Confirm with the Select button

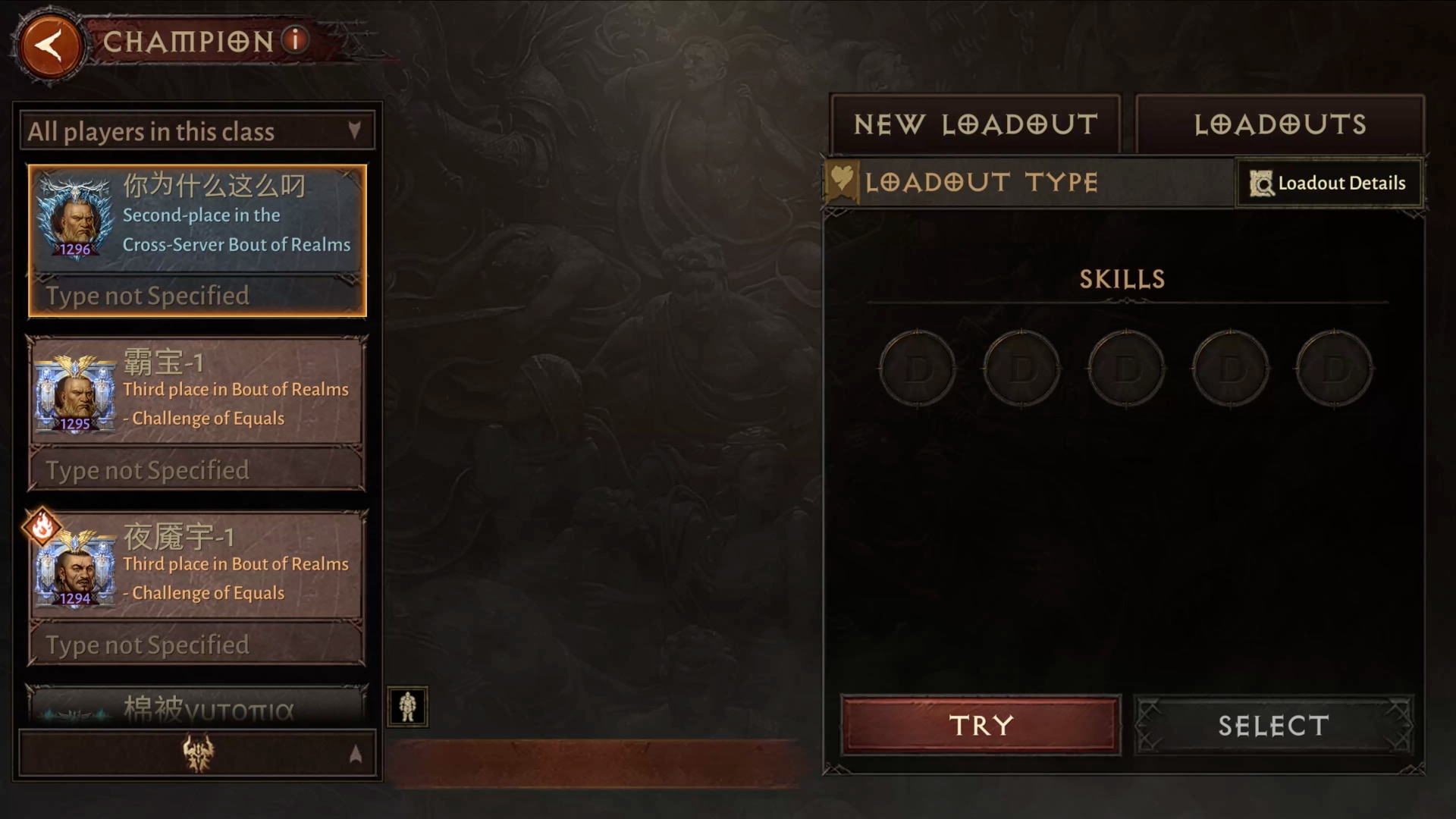[x=1273, y=725]
